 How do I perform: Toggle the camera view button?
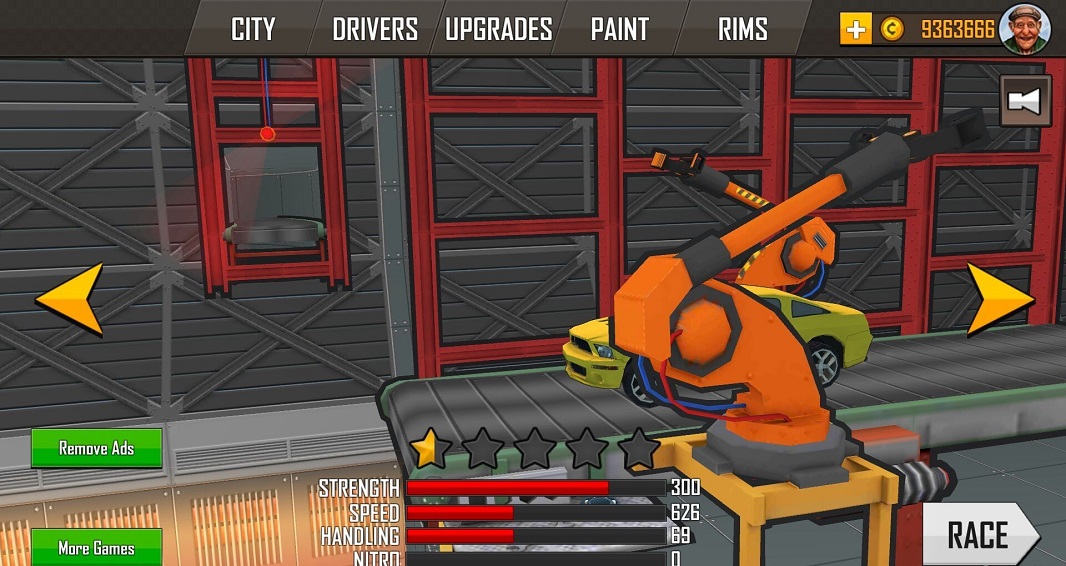pyautogui.click(x=1025, y=101)
